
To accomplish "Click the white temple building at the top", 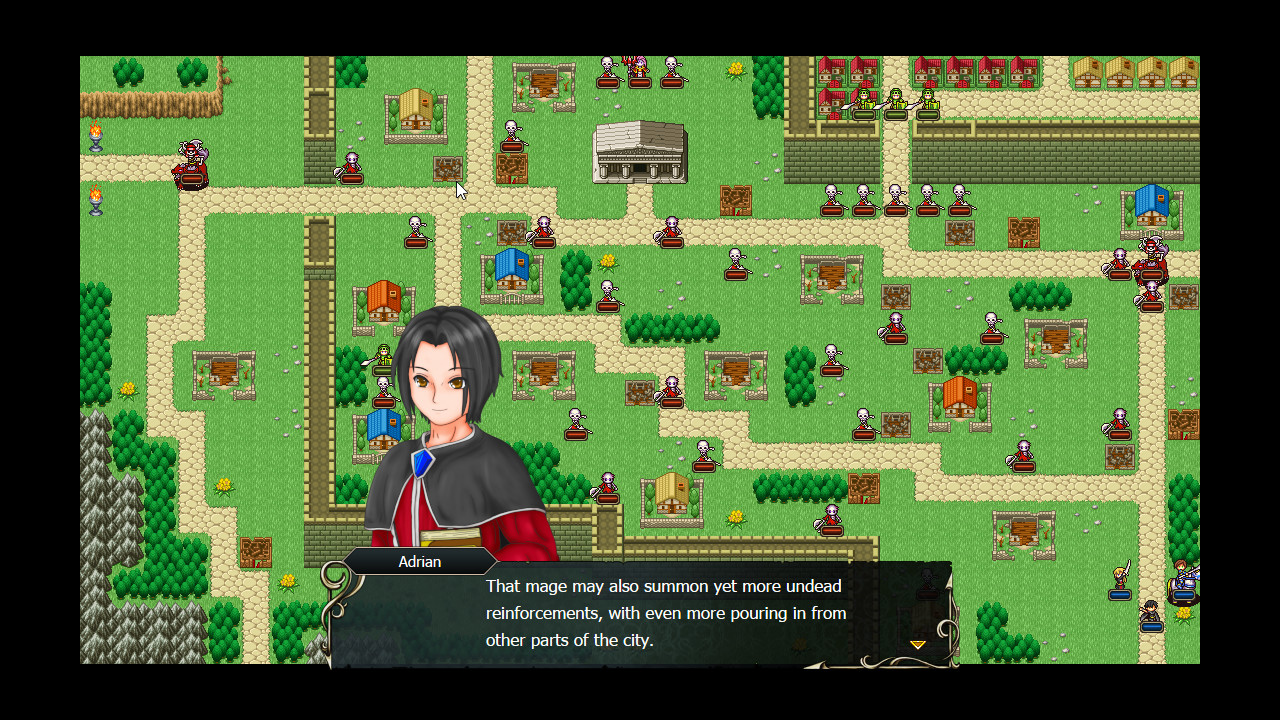I will click(639, 150).
